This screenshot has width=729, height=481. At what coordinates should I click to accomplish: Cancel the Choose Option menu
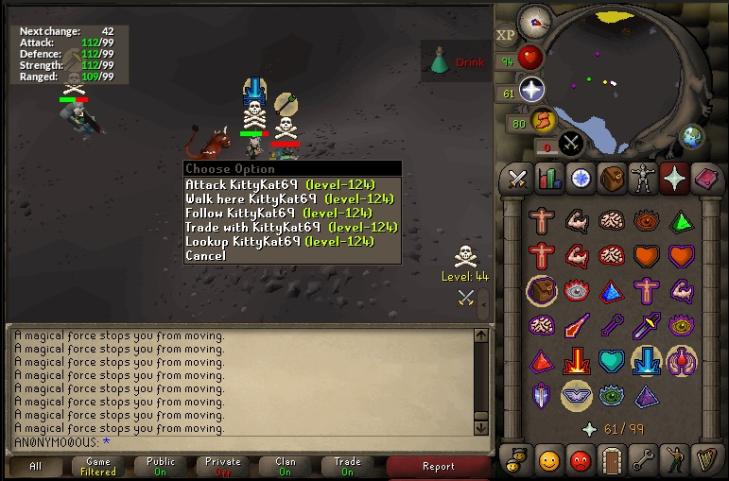tap(206, 255)
